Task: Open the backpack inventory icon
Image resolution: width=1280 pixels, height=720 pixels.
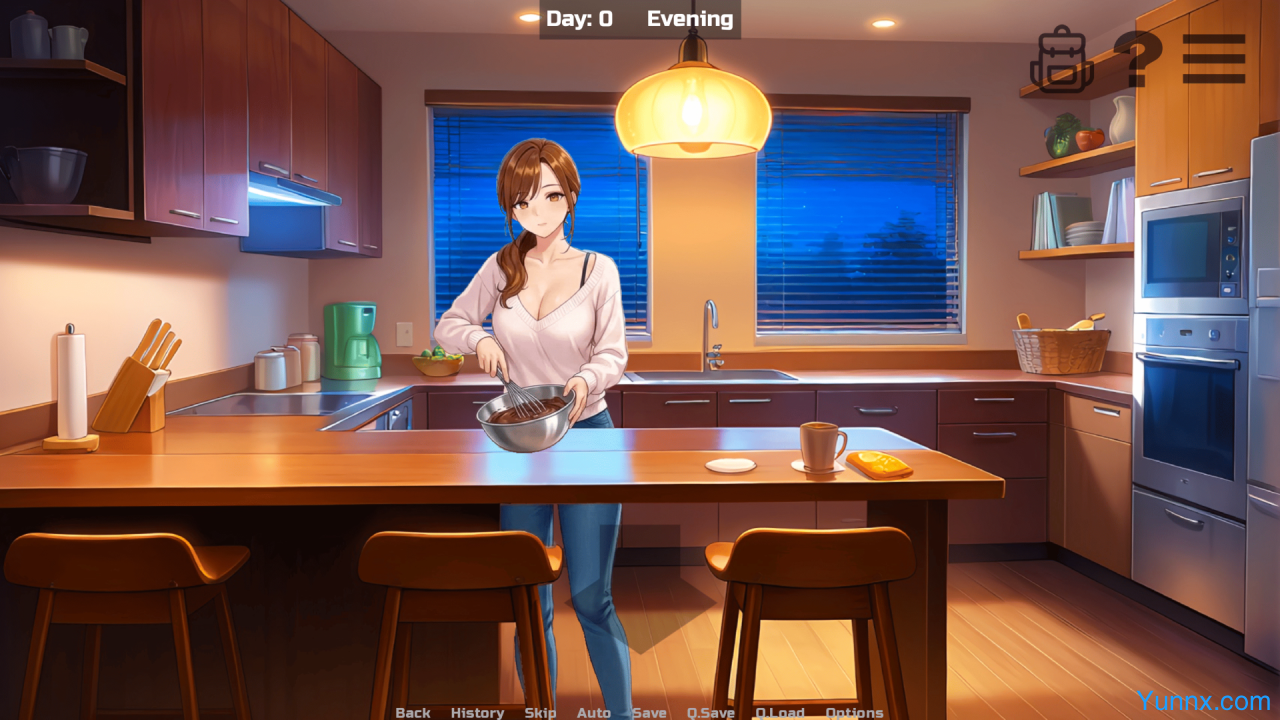Action: click(1061, 59)
